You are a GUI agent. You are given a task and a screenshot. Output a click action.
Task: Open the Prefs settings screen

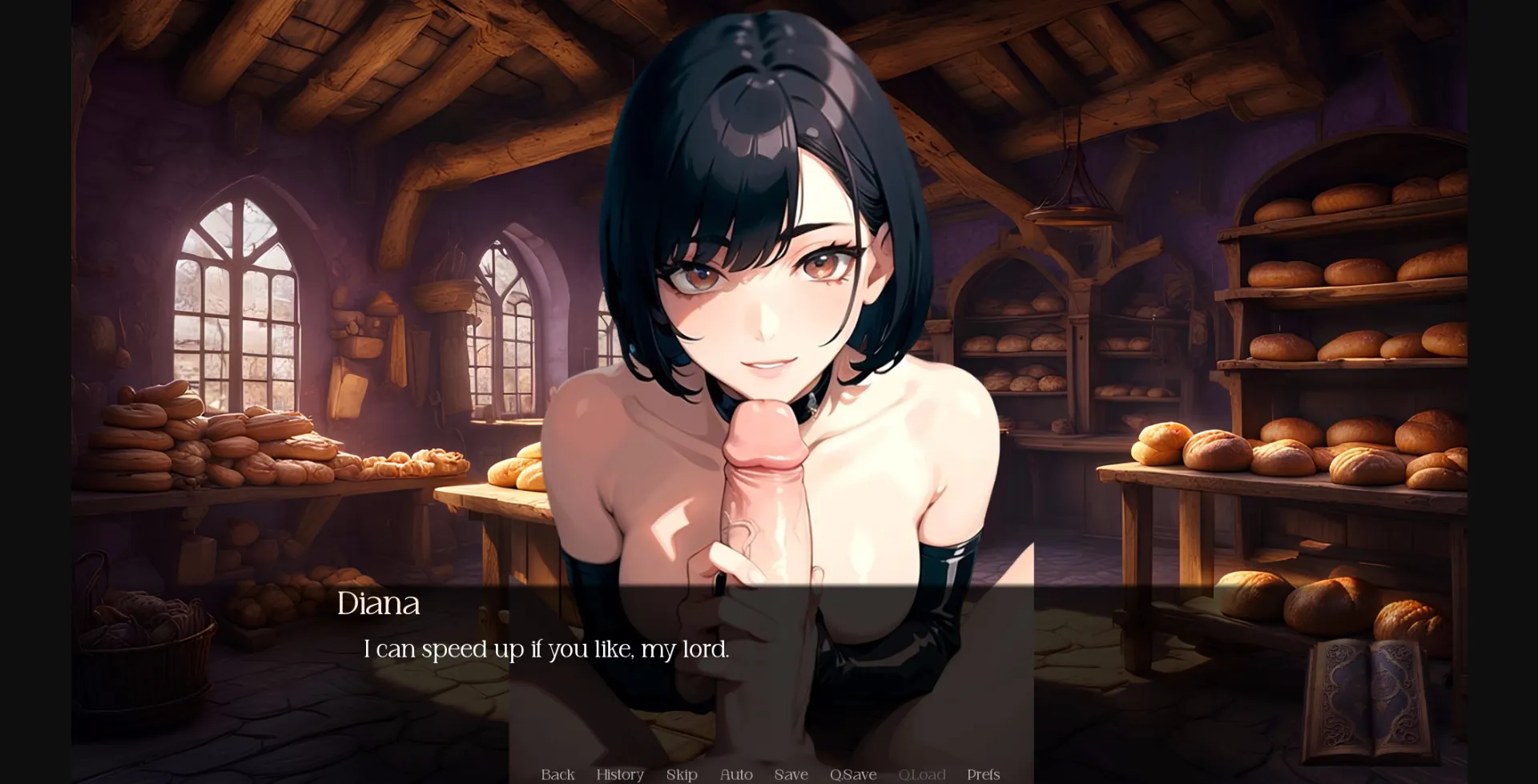click(983, 774)
